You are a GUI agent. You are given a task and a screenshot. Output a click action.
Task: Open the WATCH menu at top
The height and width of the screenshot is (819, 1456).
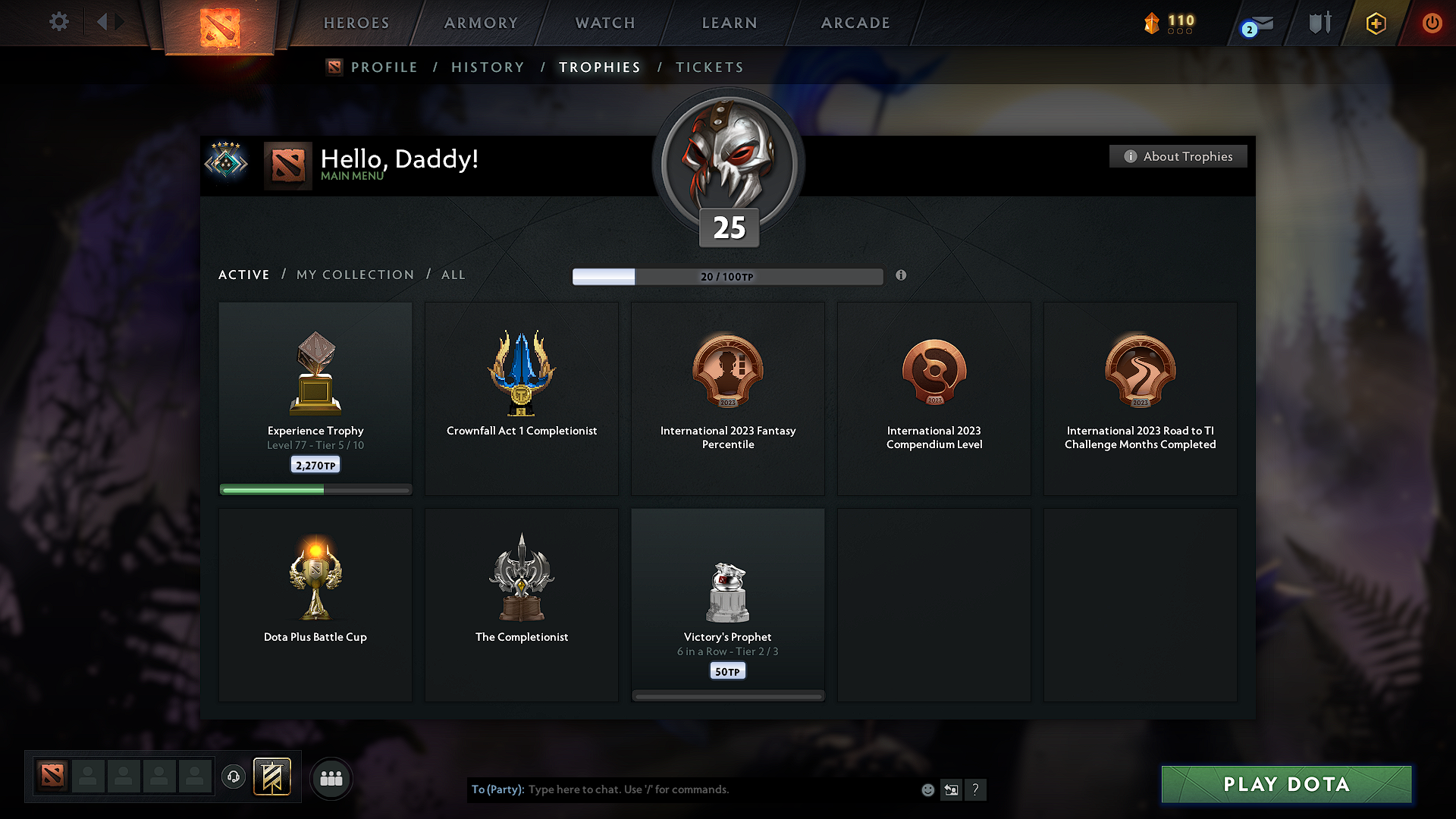[604, 23]
